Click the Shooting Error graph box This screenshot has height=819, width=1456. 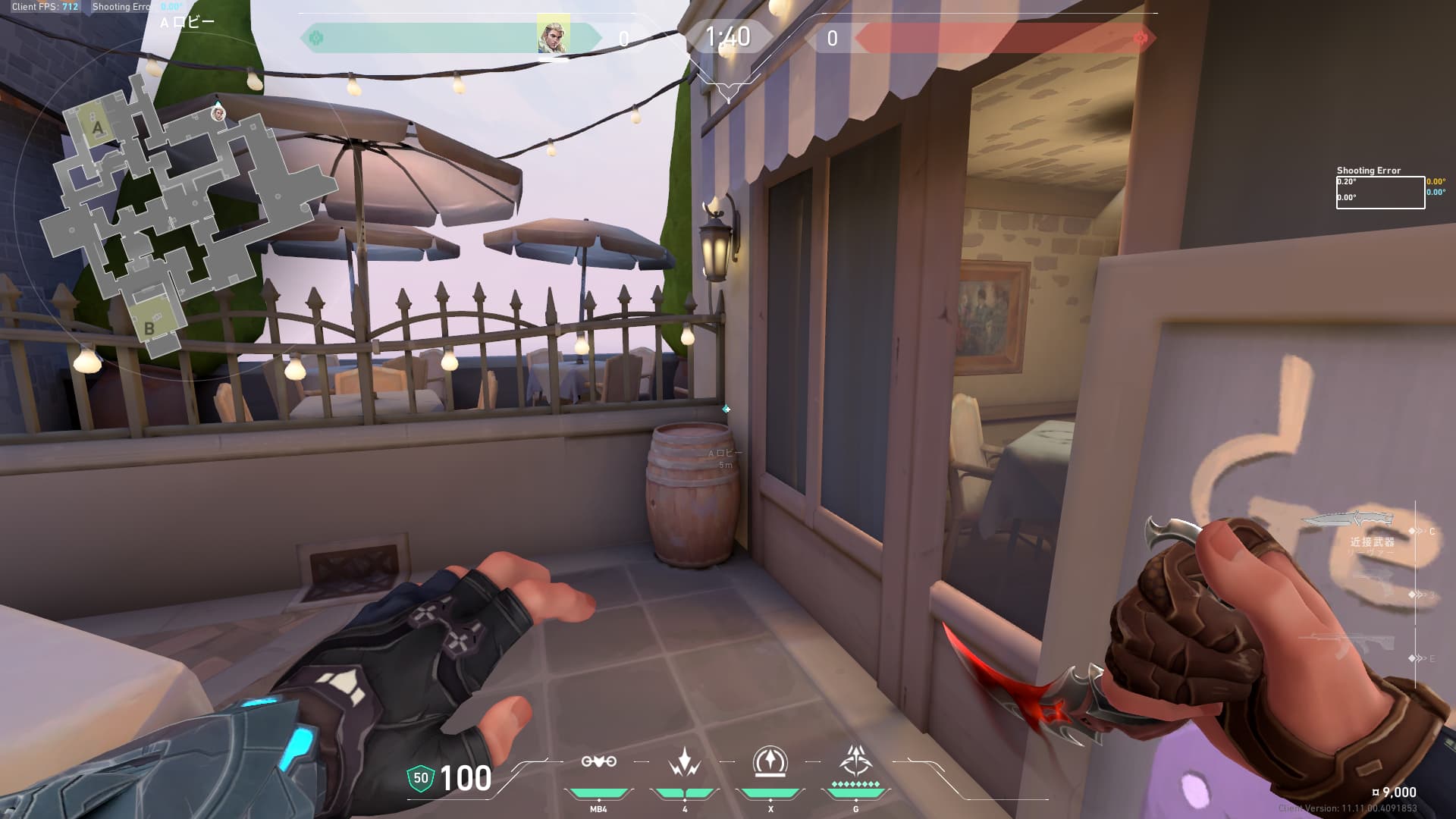1379,193
